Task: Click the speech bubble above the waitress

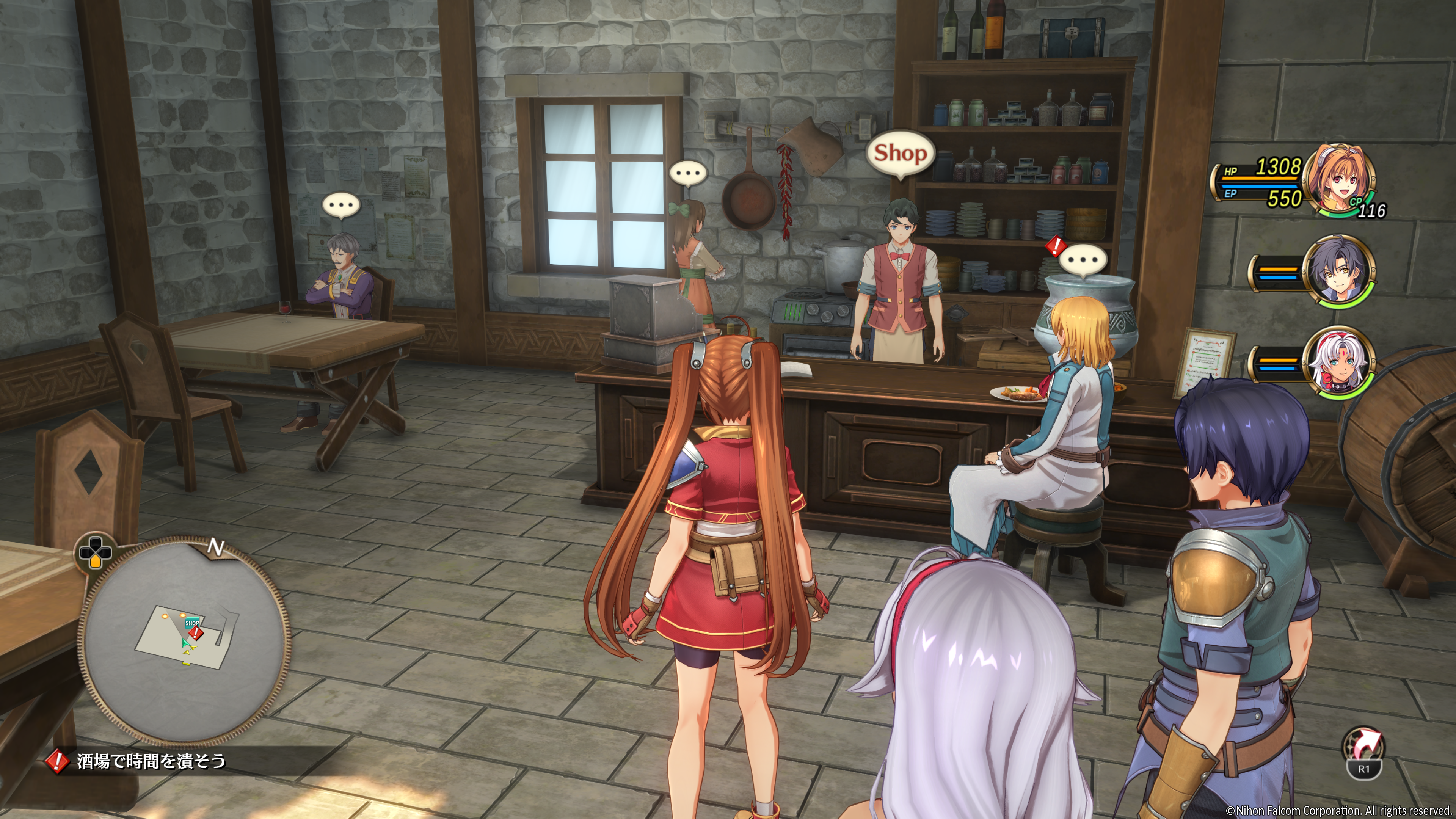Action: 688,173
